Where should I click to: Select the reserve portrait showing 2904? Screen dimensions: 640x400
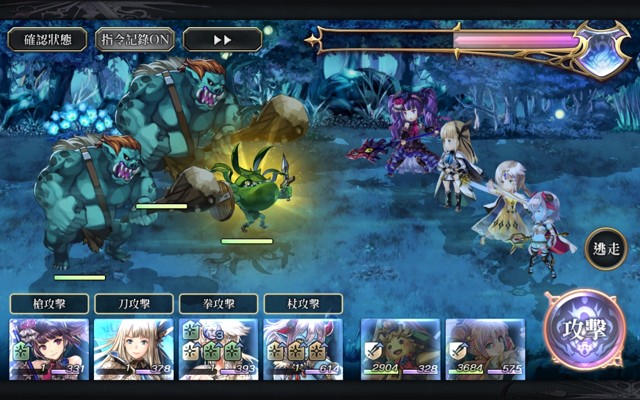398,349
